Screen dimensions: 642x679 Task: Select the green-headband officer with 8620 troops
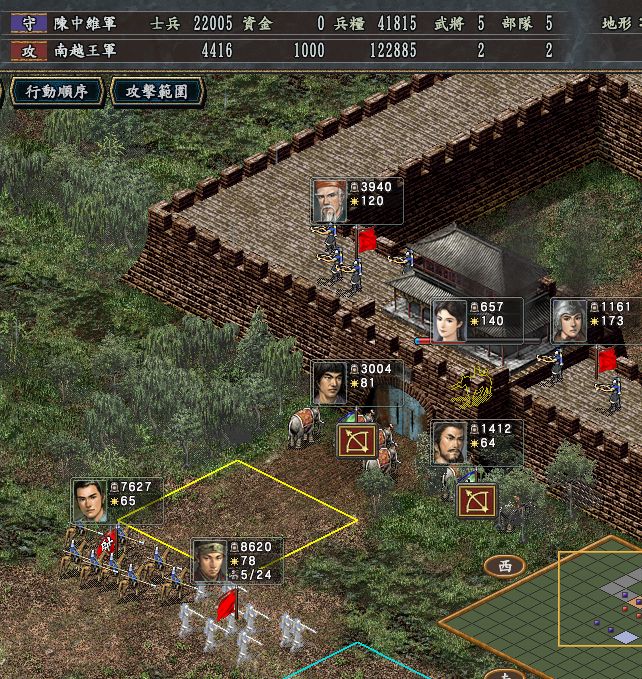(x=210, y=561)
